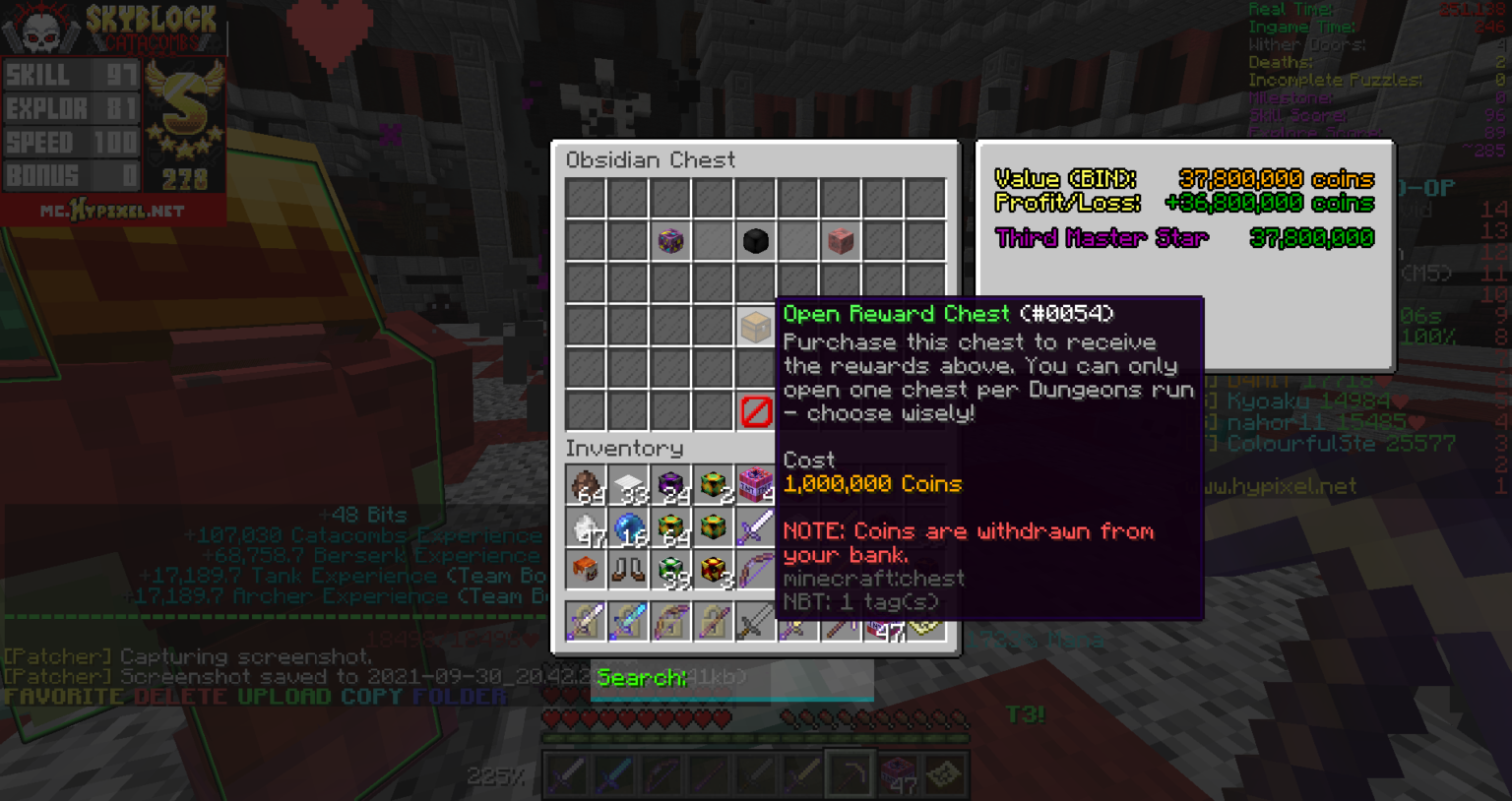Select the ender pearl stack of 16
This screenshot has height=801, width=1512.
point(628,526)
